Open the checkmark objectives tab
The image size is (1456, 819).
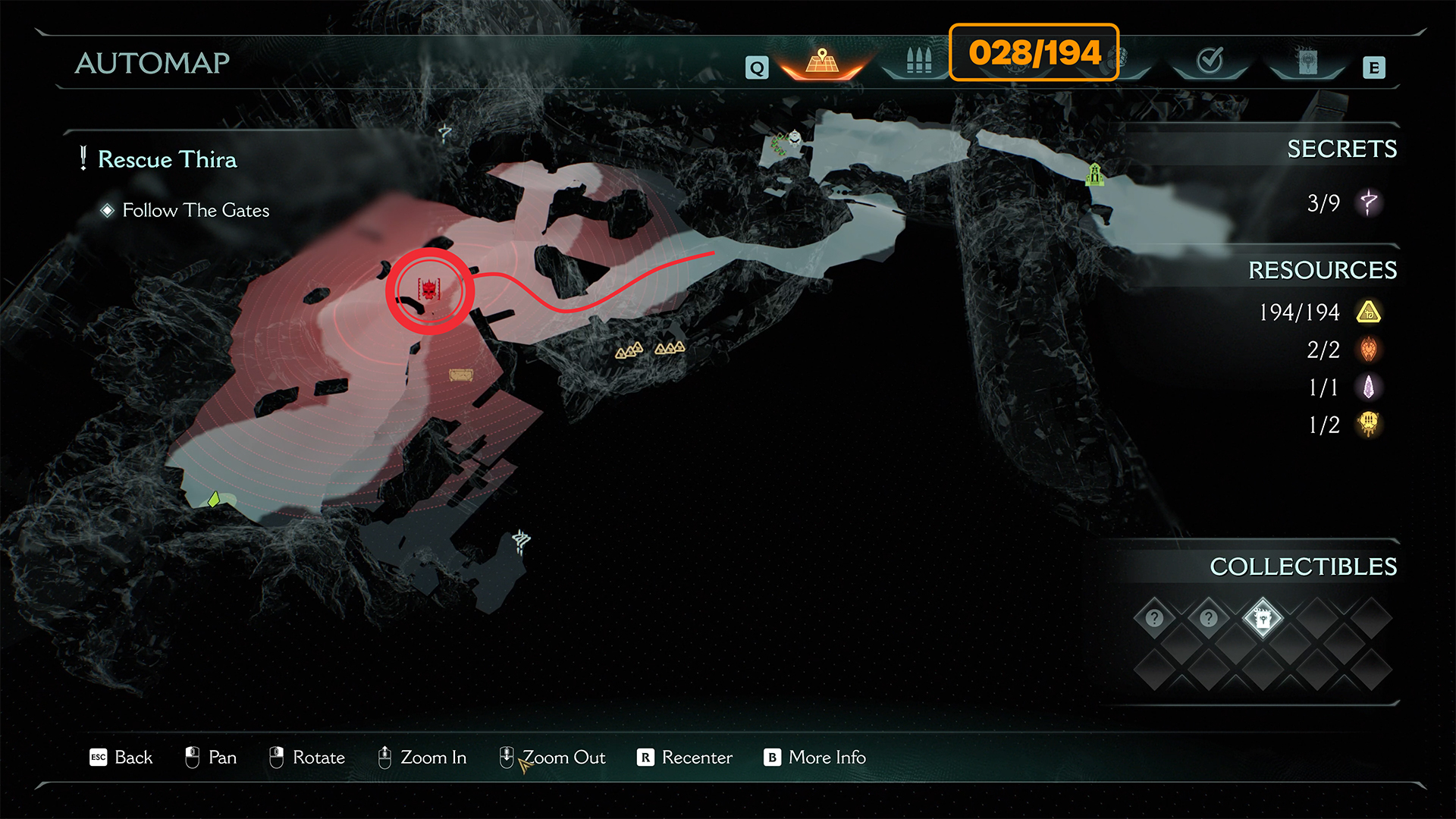pos(1210,61)
